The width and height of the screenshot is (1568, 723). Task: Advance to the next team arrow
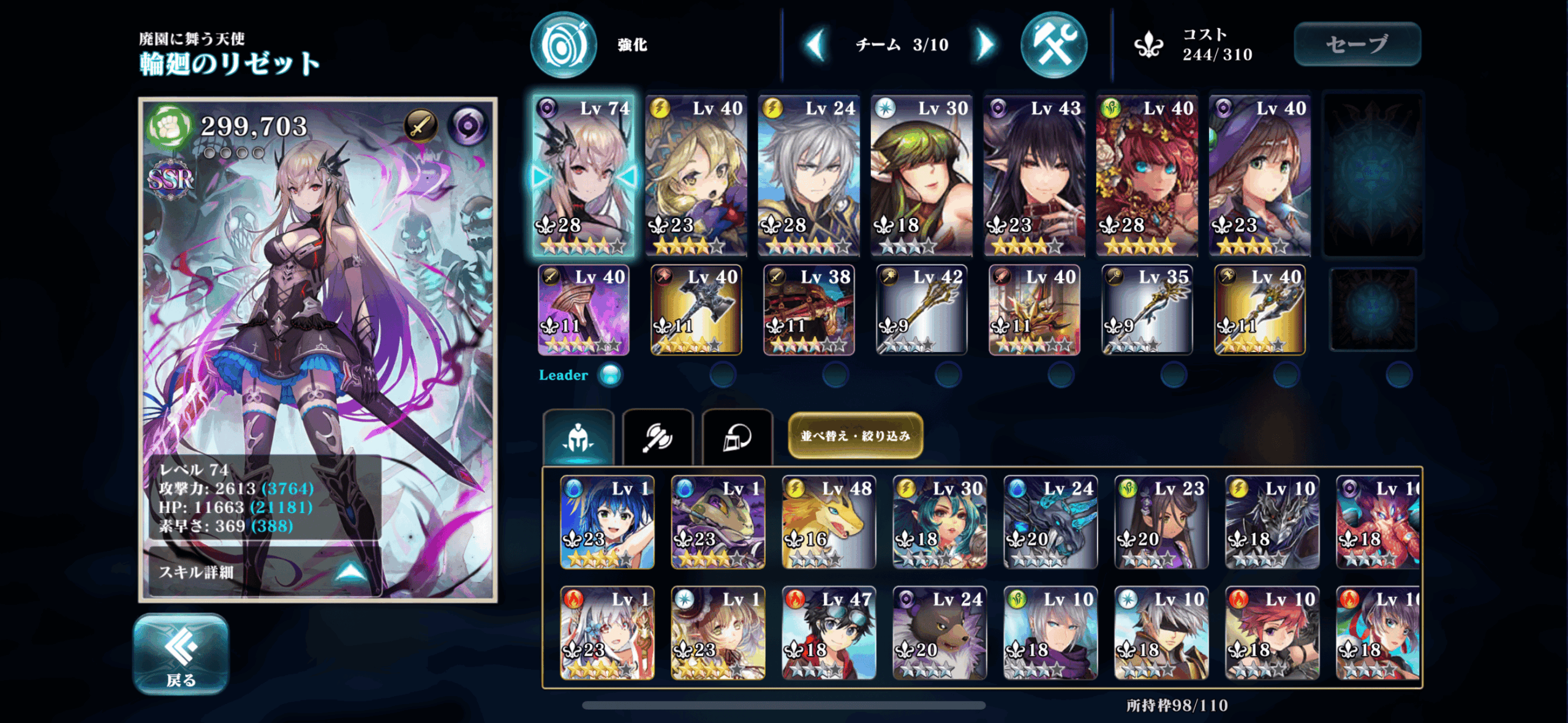point(985,44)
